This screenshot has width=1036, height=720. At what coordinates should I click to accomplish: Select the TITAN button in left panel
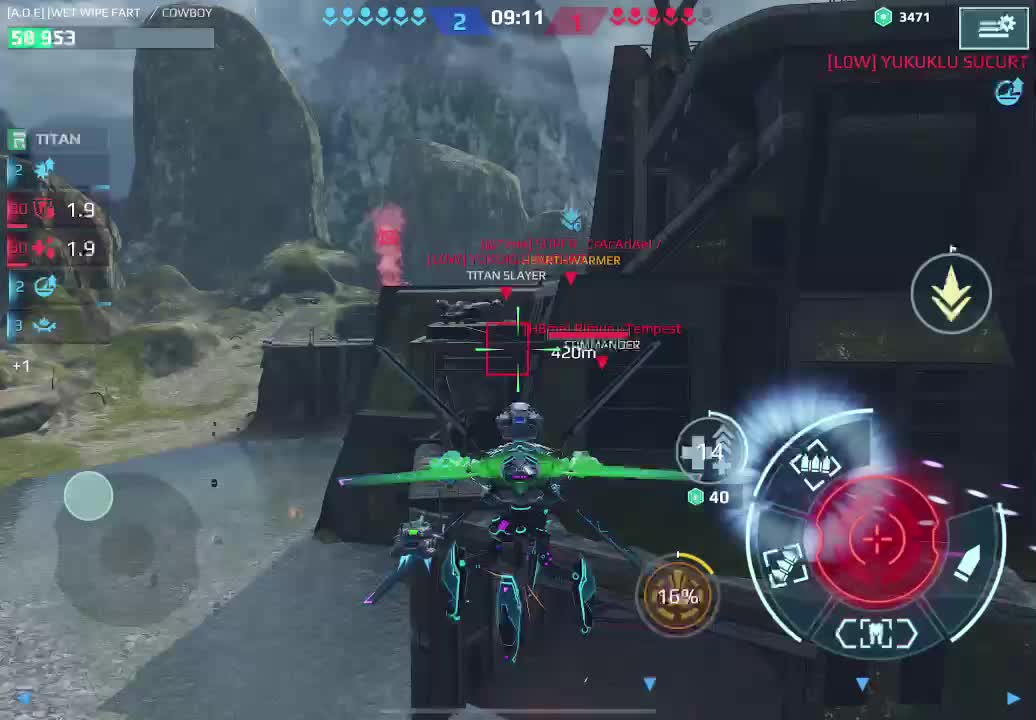pos(57,139)
